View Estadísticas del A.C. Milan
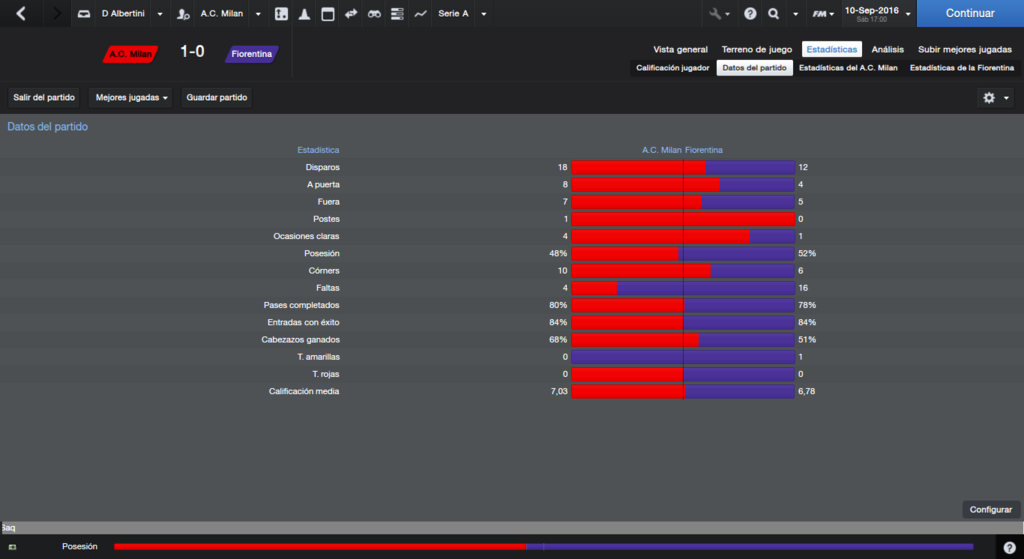This screenshot has width=1024, height=559. [849, 68]
